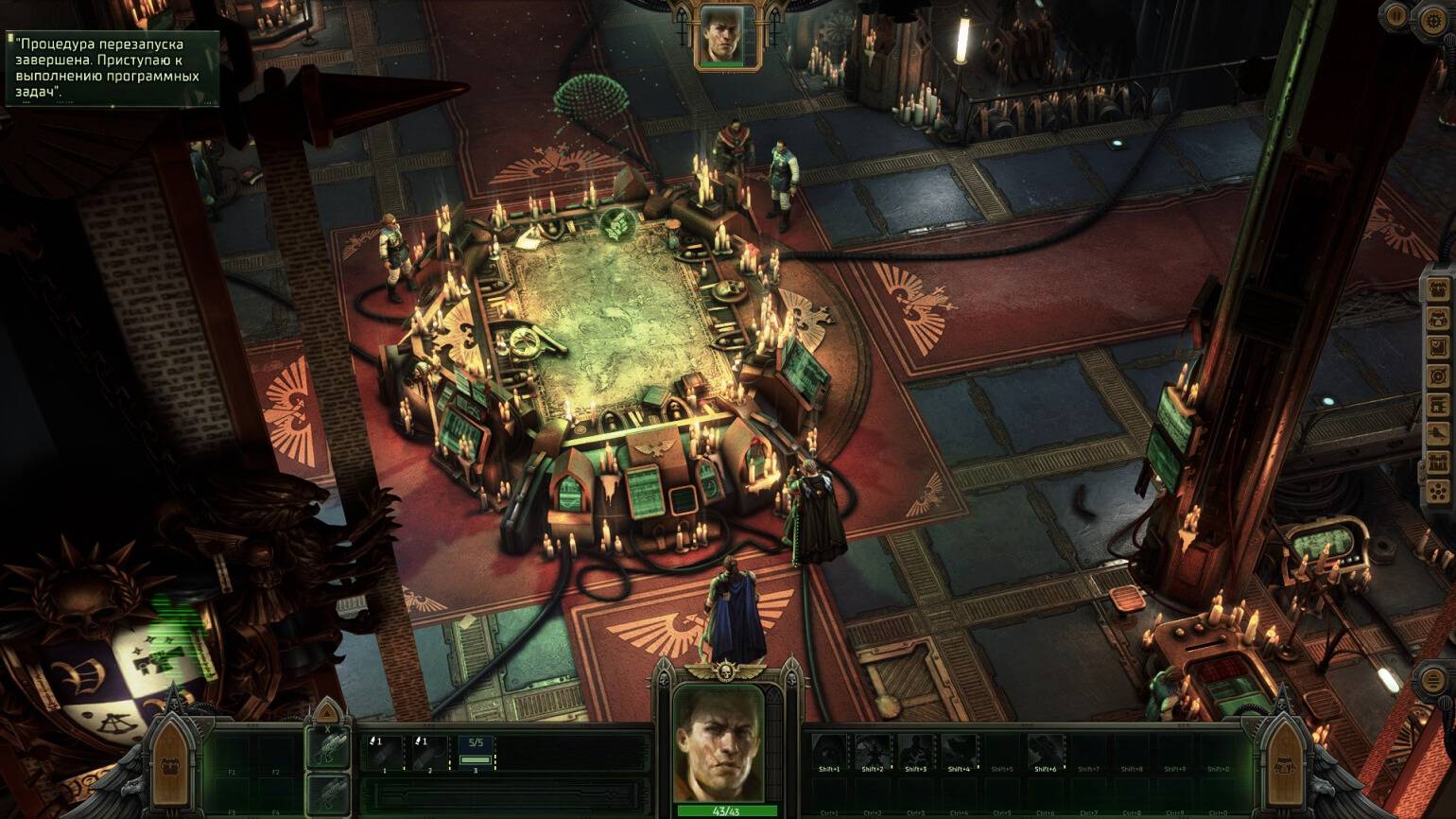Use the ability in hotbar slot 2

429,753
